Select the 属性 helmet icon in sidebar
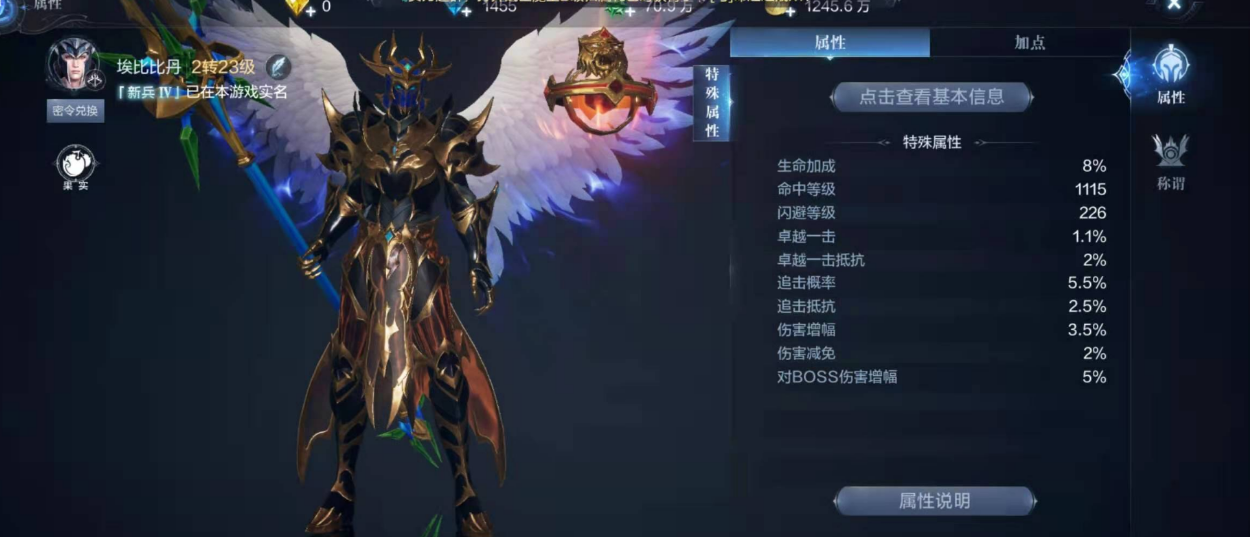 pos(1170,75)
